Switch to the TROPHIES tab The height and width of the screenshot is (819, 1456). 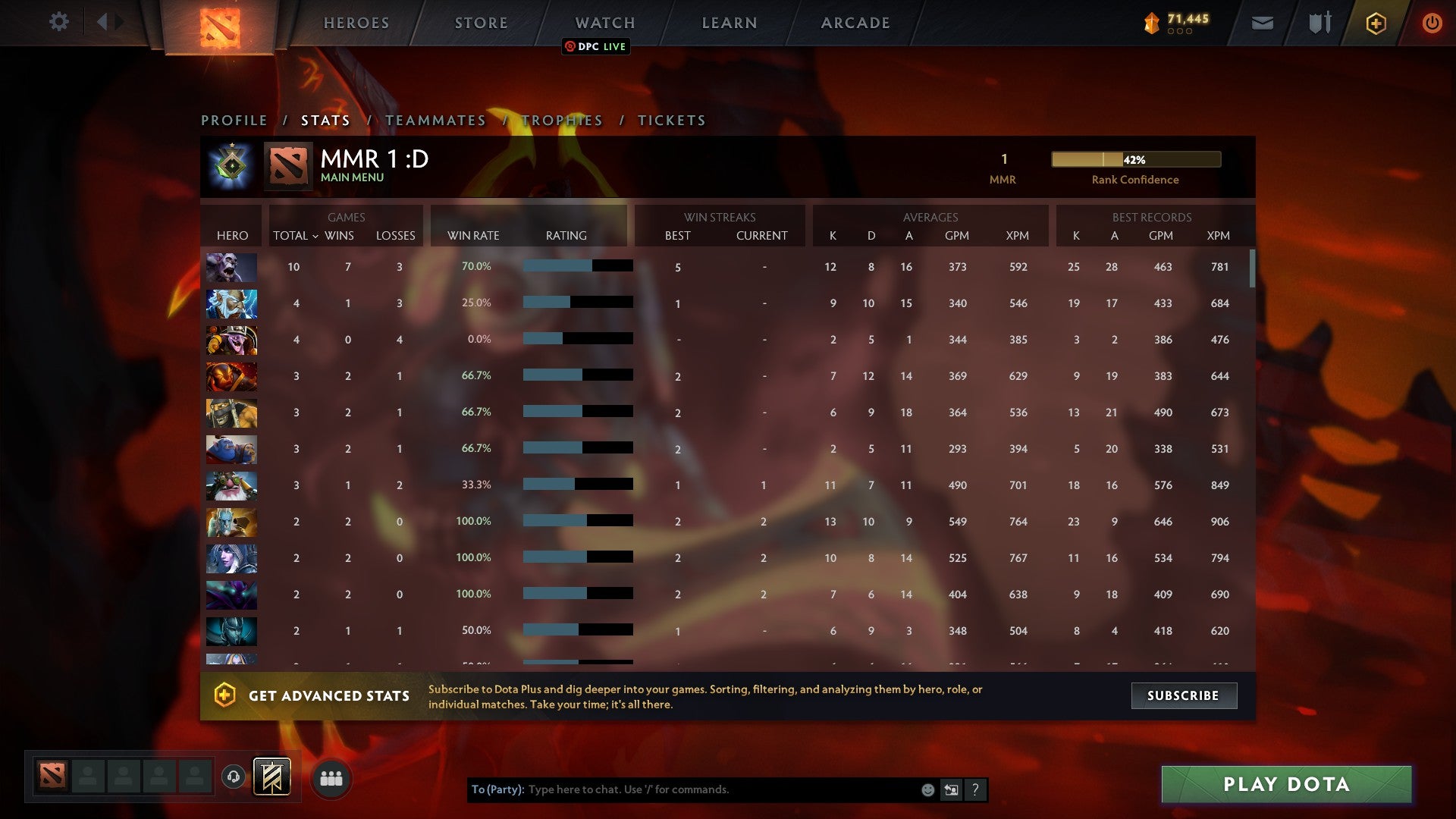pyautogui.click(x=562, y=120)
